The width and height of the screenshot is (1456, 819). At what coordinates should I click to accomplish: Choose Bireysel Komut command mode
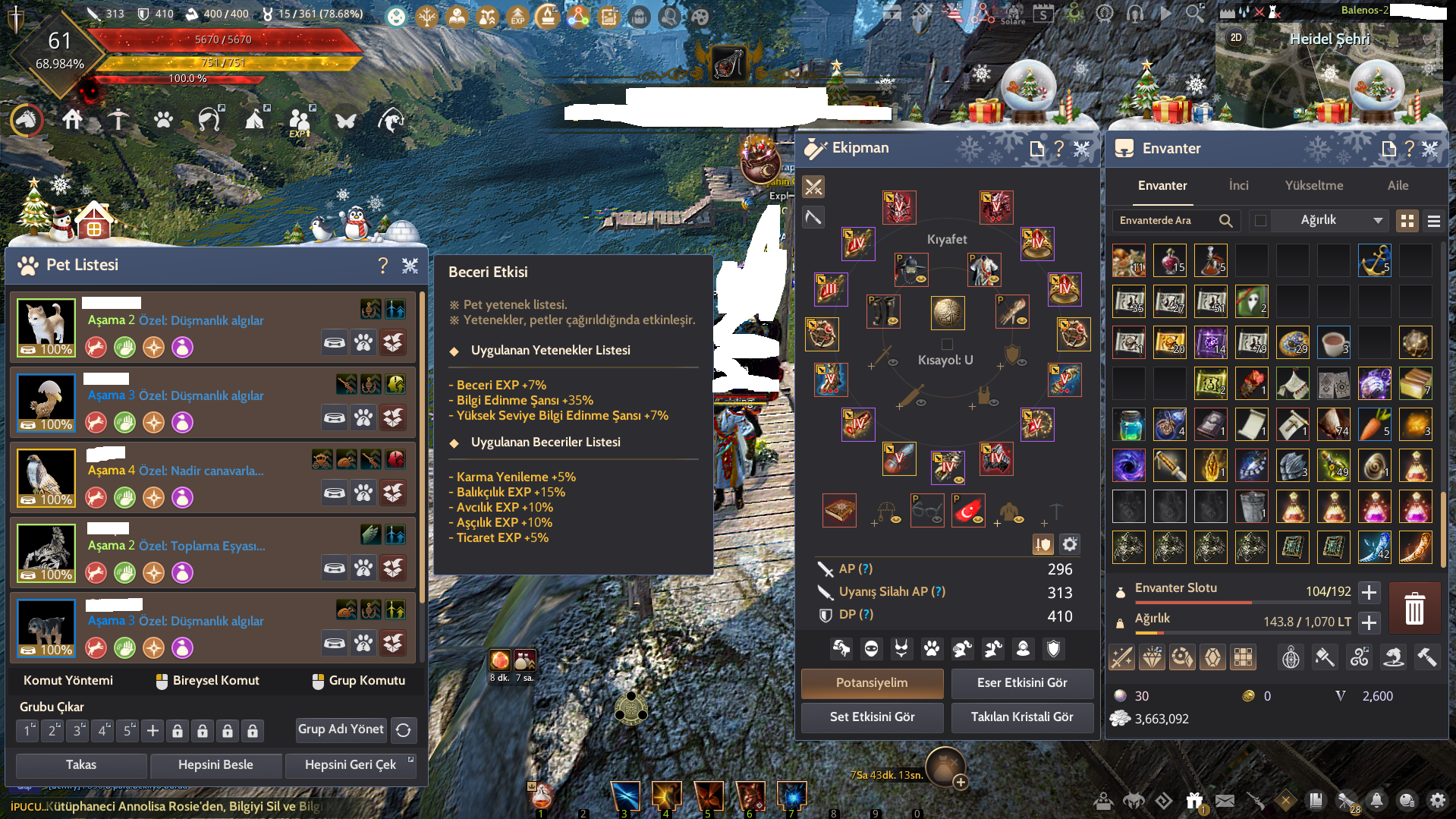tap(208, 680)
